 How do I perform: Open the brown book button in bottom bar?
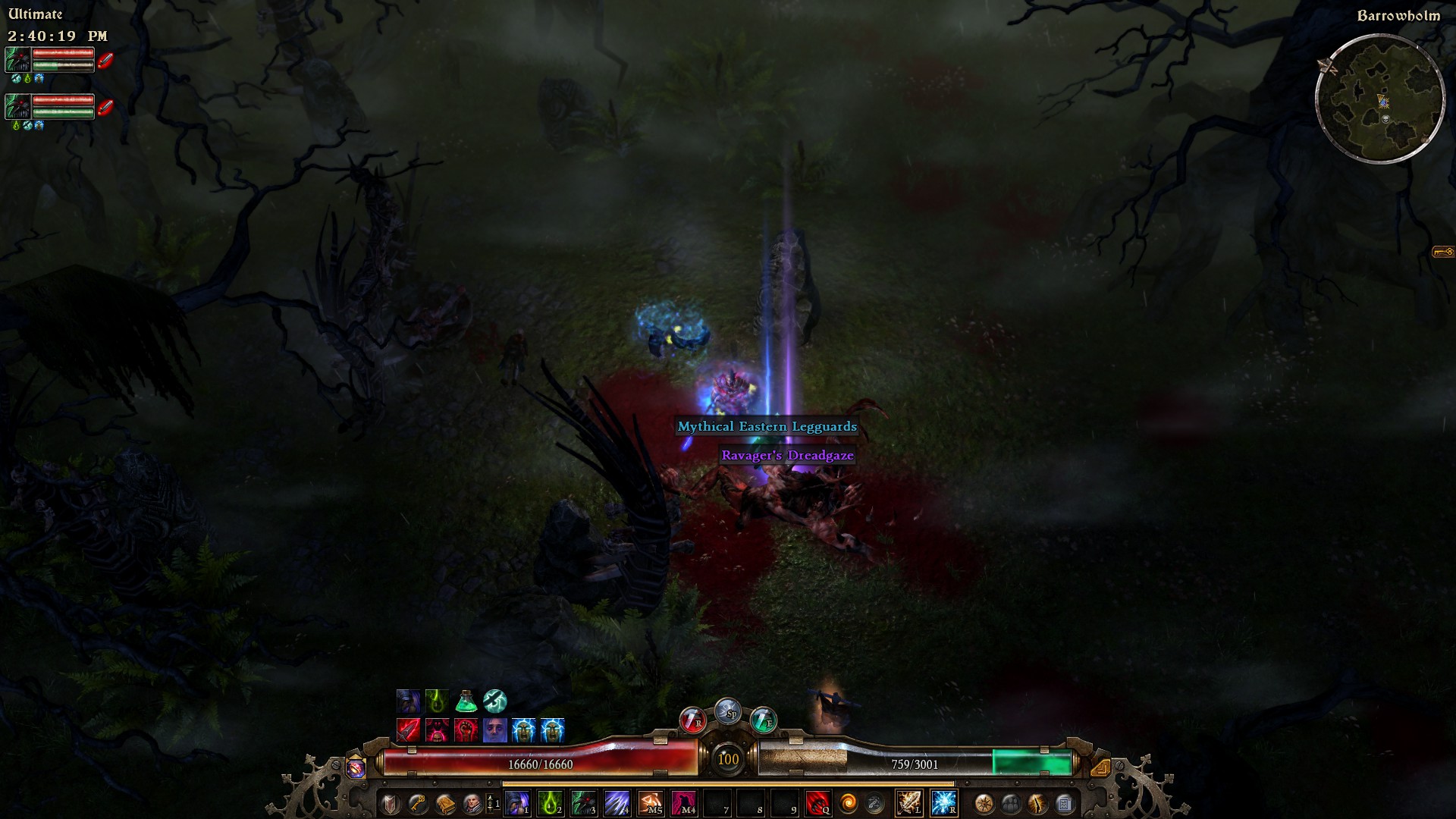tap(445, 803)
